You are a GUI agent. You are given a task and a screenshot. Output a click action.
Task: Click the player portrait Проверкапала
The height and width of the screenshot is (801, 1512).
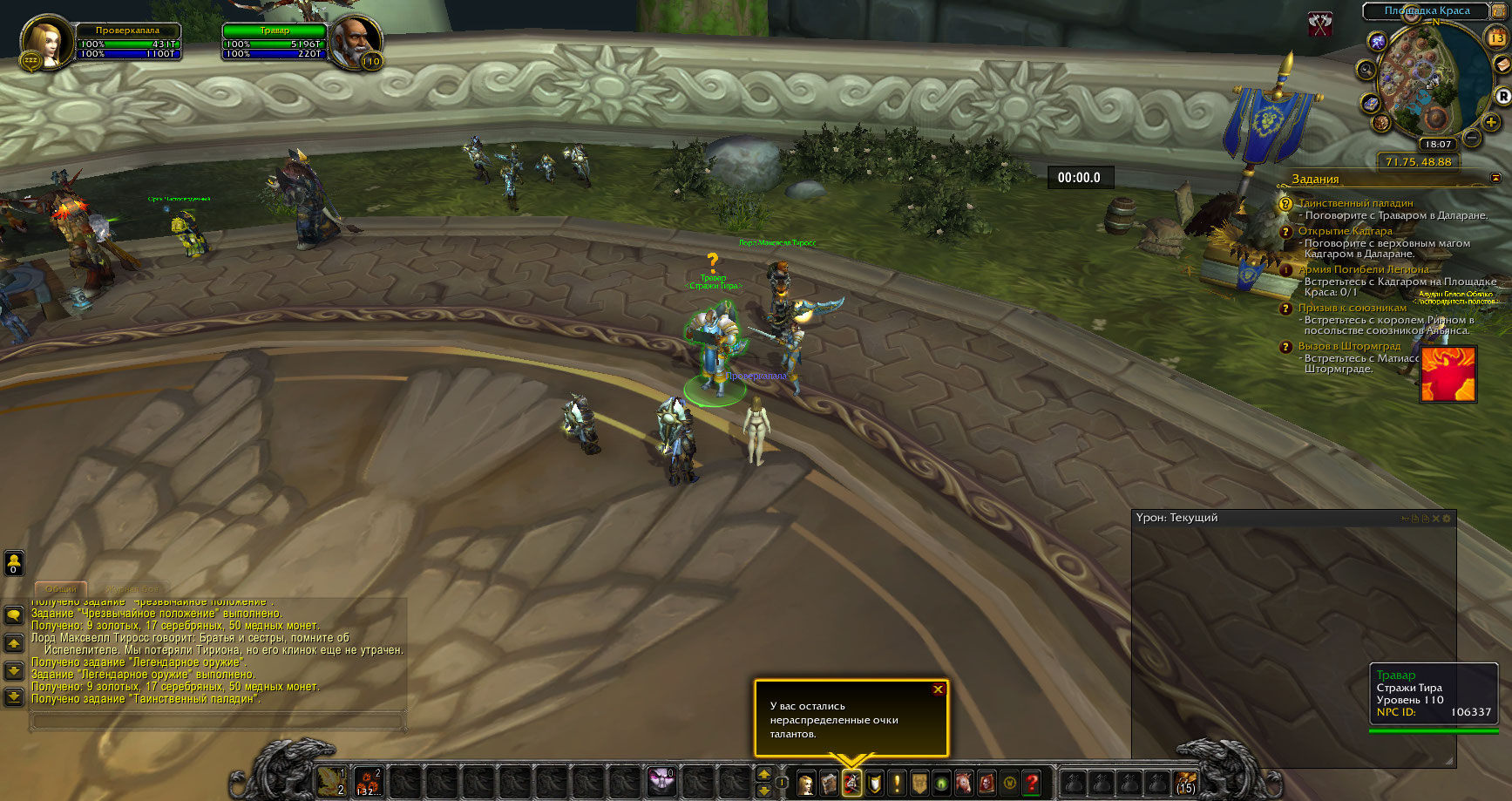point(44,42)
